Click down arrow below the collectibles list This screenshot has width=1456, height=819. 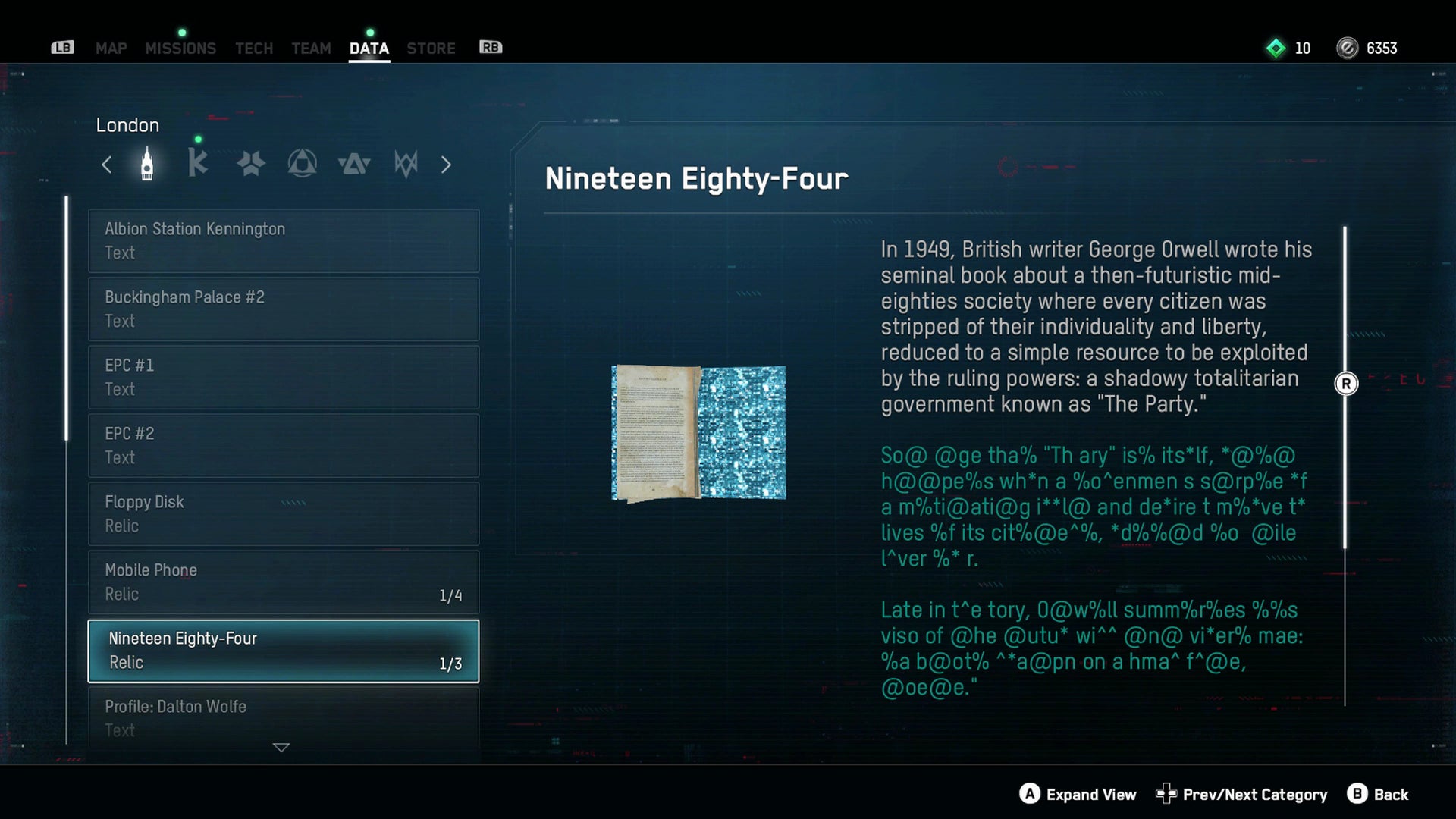pyautogui.click(x=281, y=747)
